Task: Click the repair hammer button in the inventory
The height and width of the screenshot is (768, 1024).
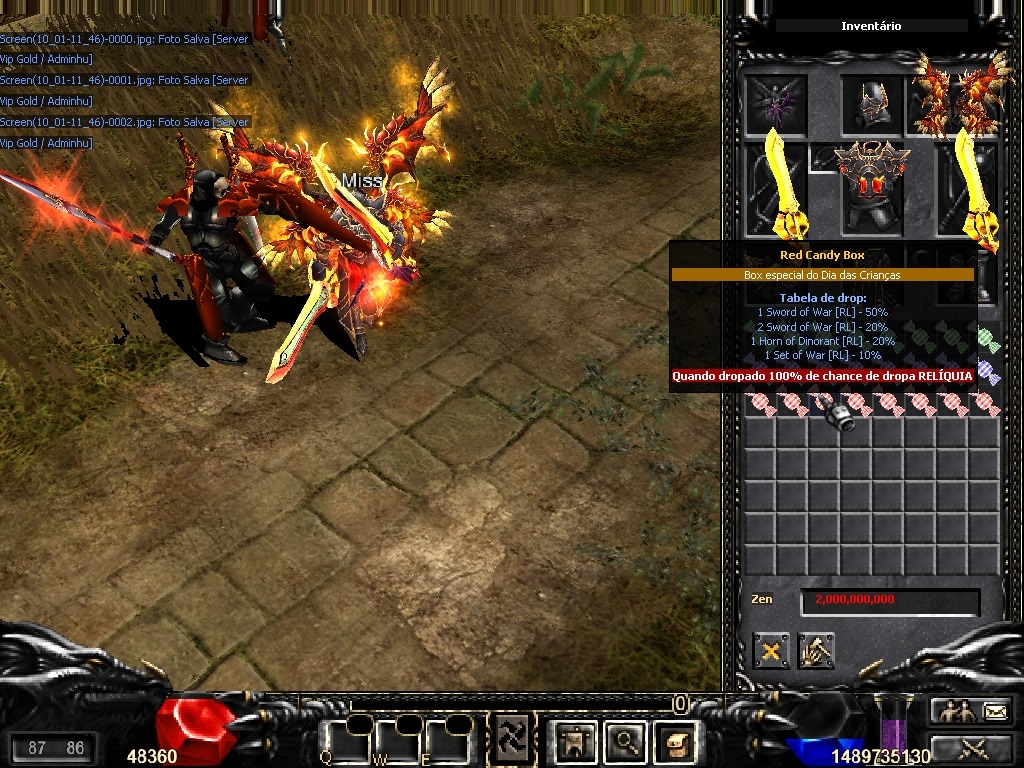Action: [x=816, y=651]
